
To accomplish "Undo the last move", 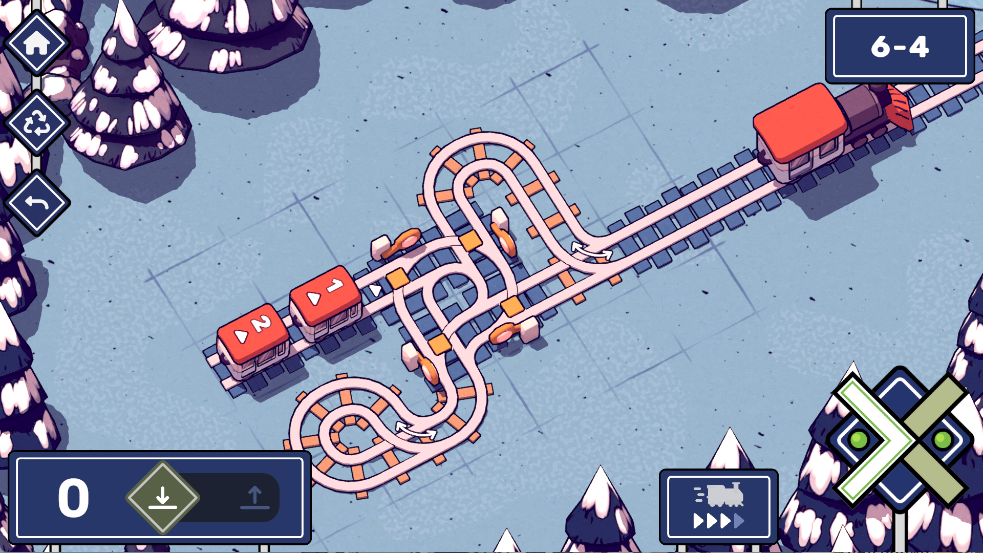I will point(37,203).
